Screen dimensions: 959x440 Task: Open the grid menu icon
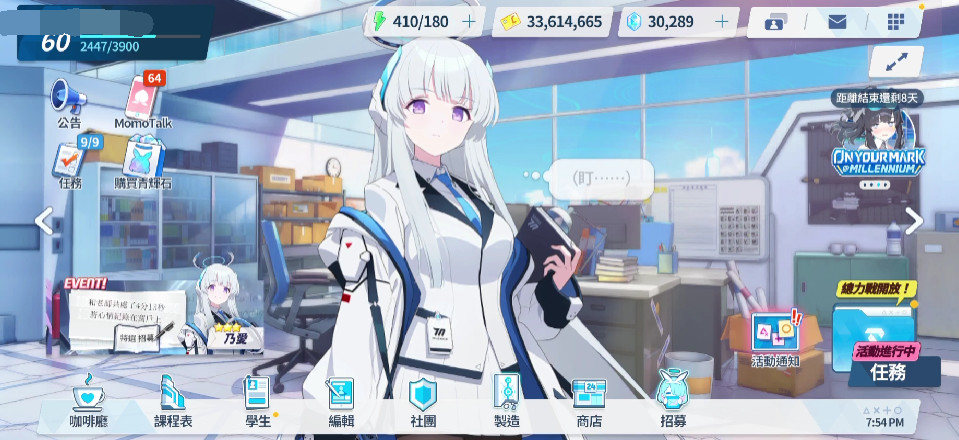895,22
